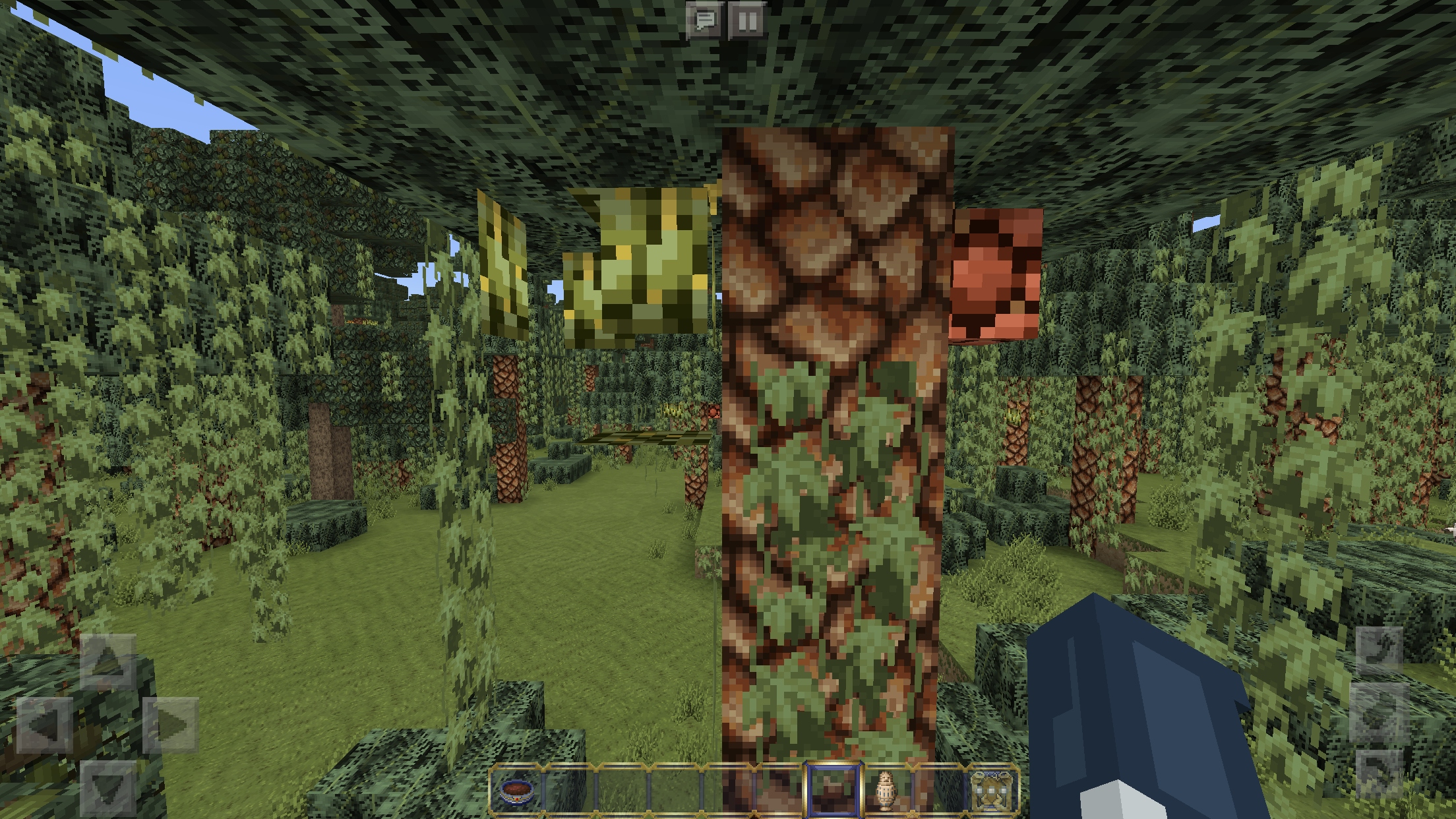Open the chat window

705,20
